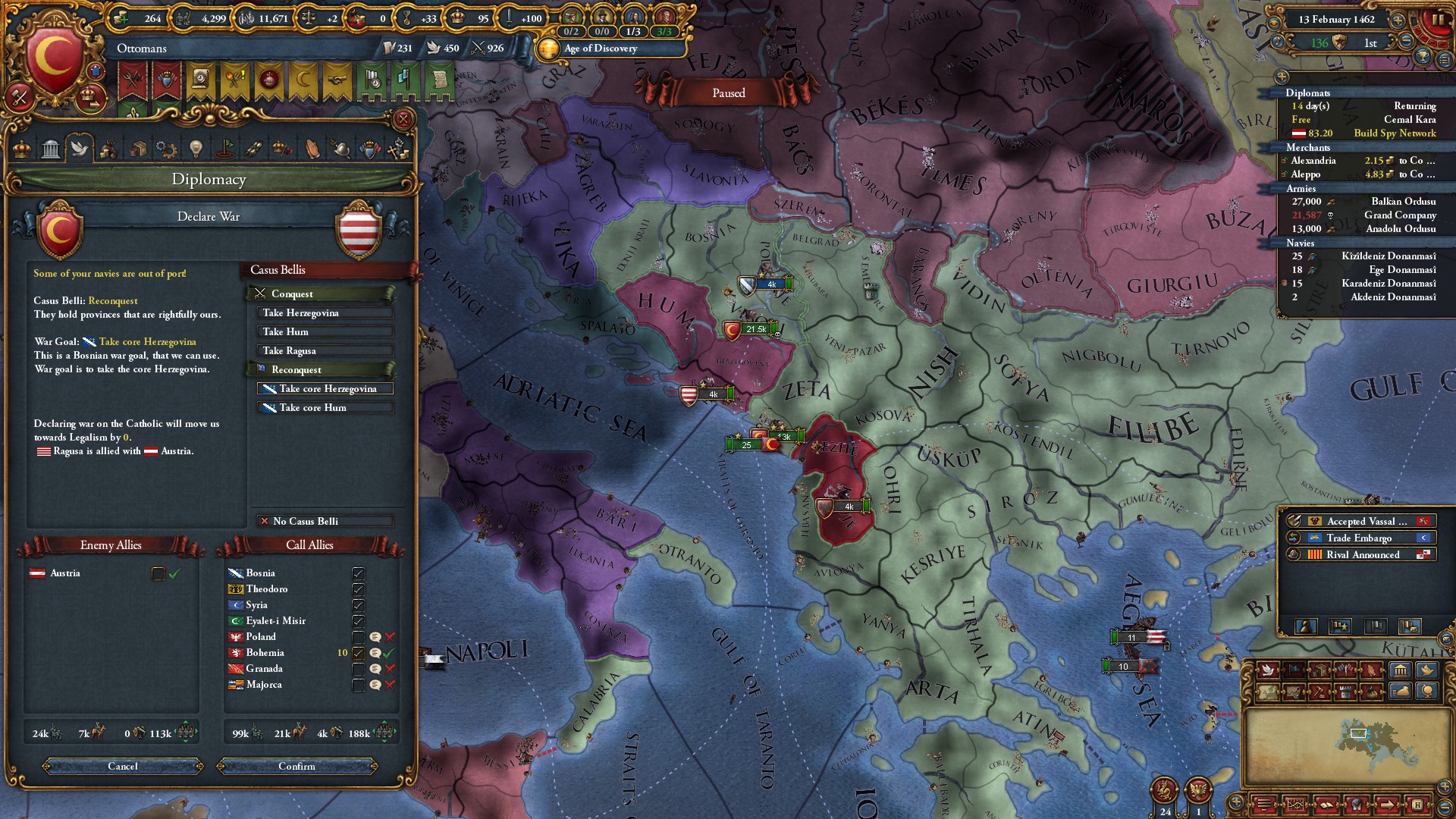Close the Diplomacy panel
Image resolution: width=1456 pixels, height=819 pixels.
pos(403,119)
